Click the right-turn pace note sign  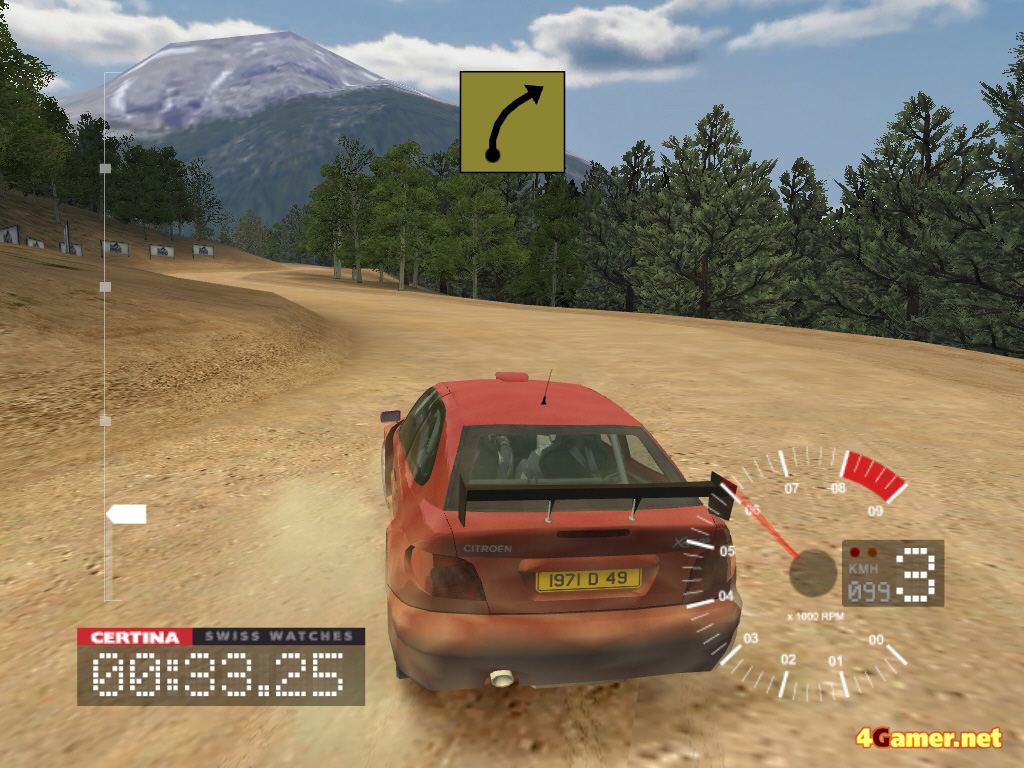[x=512, y=122]
